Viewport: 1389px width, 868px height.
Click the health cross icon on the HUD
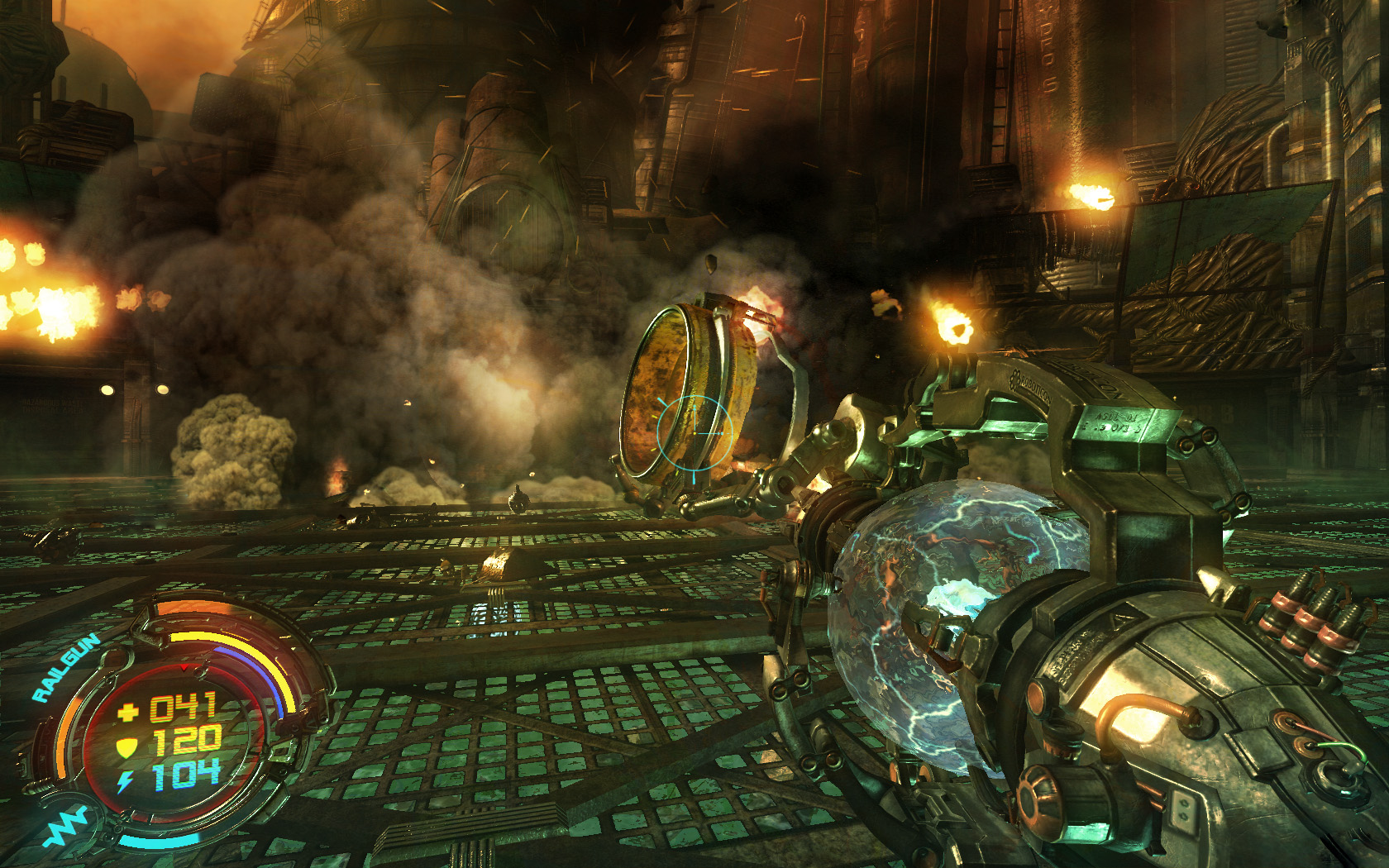pyautogui.click(x=127, y=711)
